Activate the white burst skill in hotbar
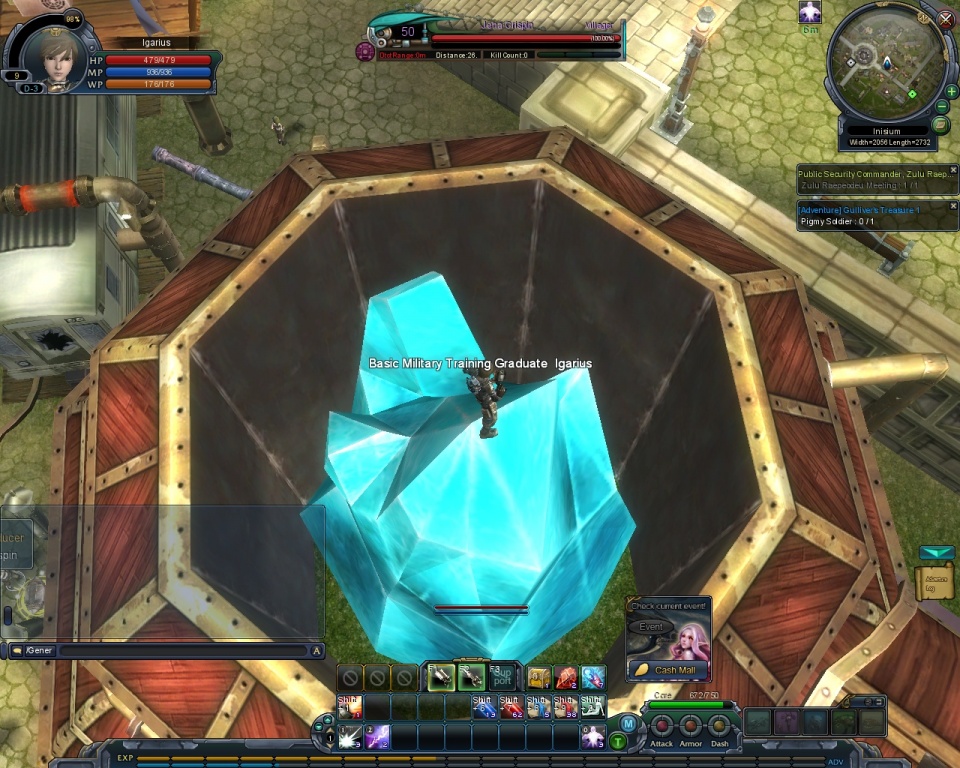Image resolution: width=960 pixels, height=768 pixels. (x=350, y=738)
